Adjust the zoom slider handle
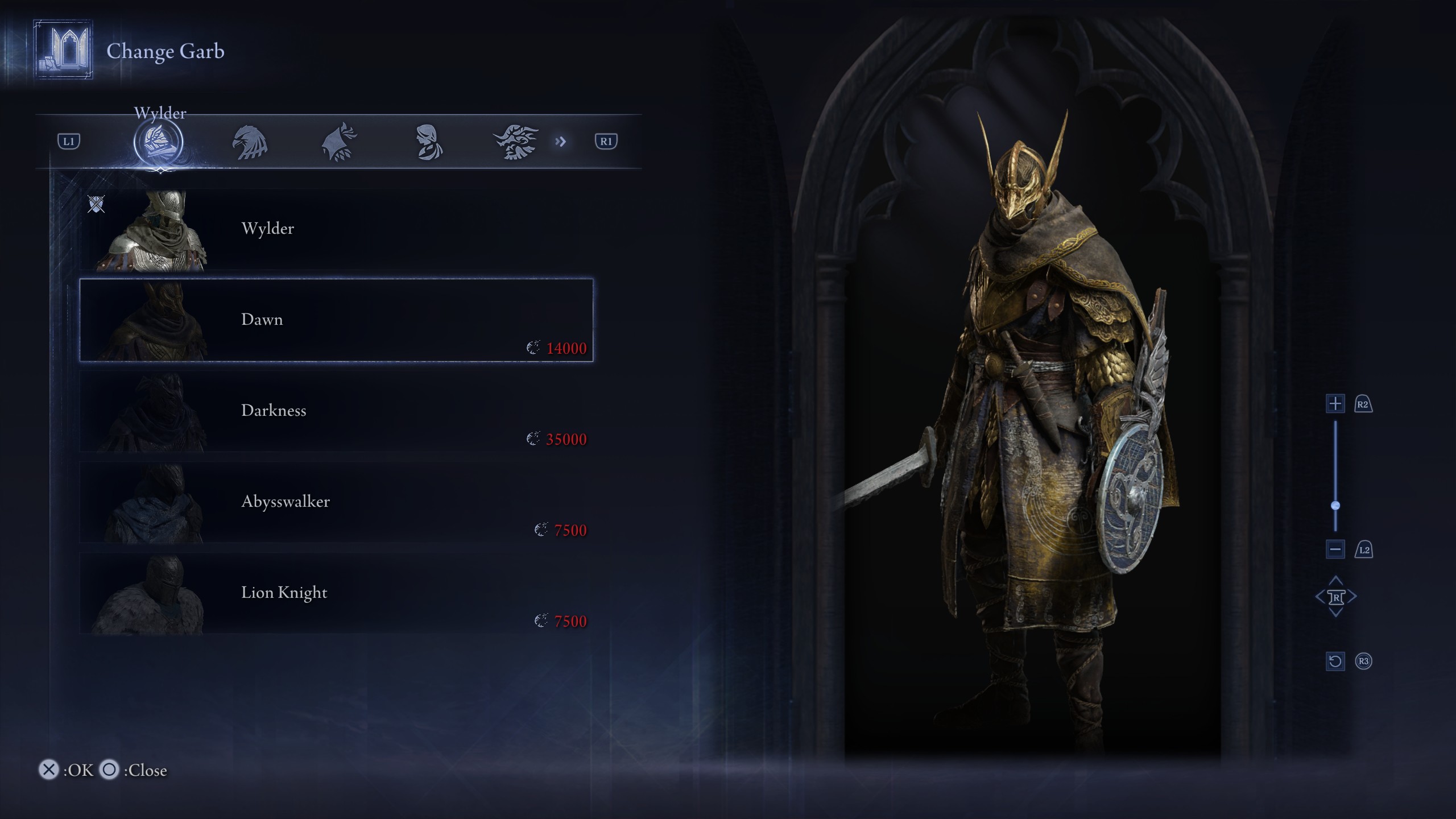1456x819 pixels. pos(1335,506)
